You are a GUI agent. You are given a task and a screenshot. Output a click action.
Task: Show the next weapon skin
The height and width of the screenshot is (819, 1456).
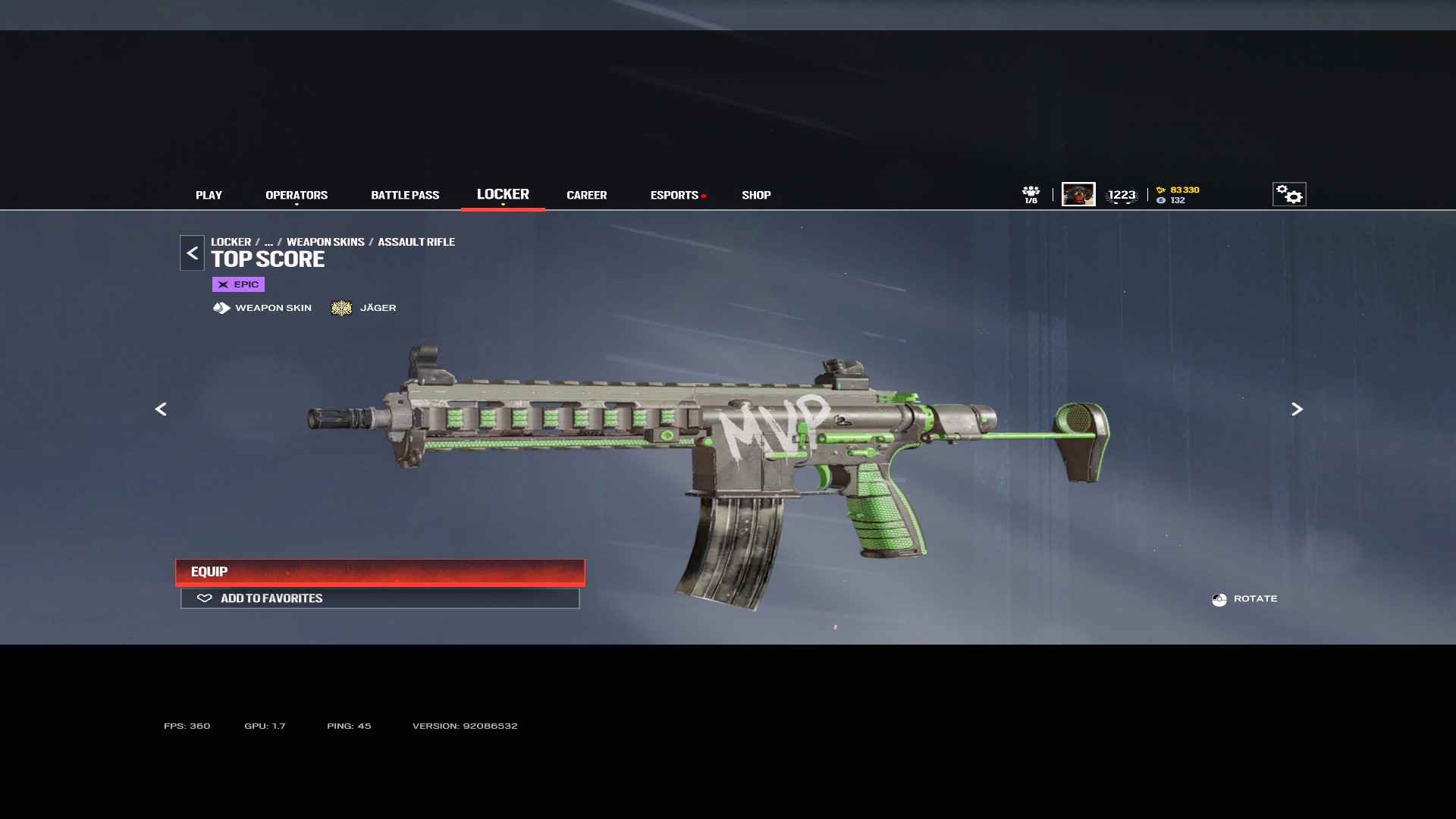click(1297, 409)
